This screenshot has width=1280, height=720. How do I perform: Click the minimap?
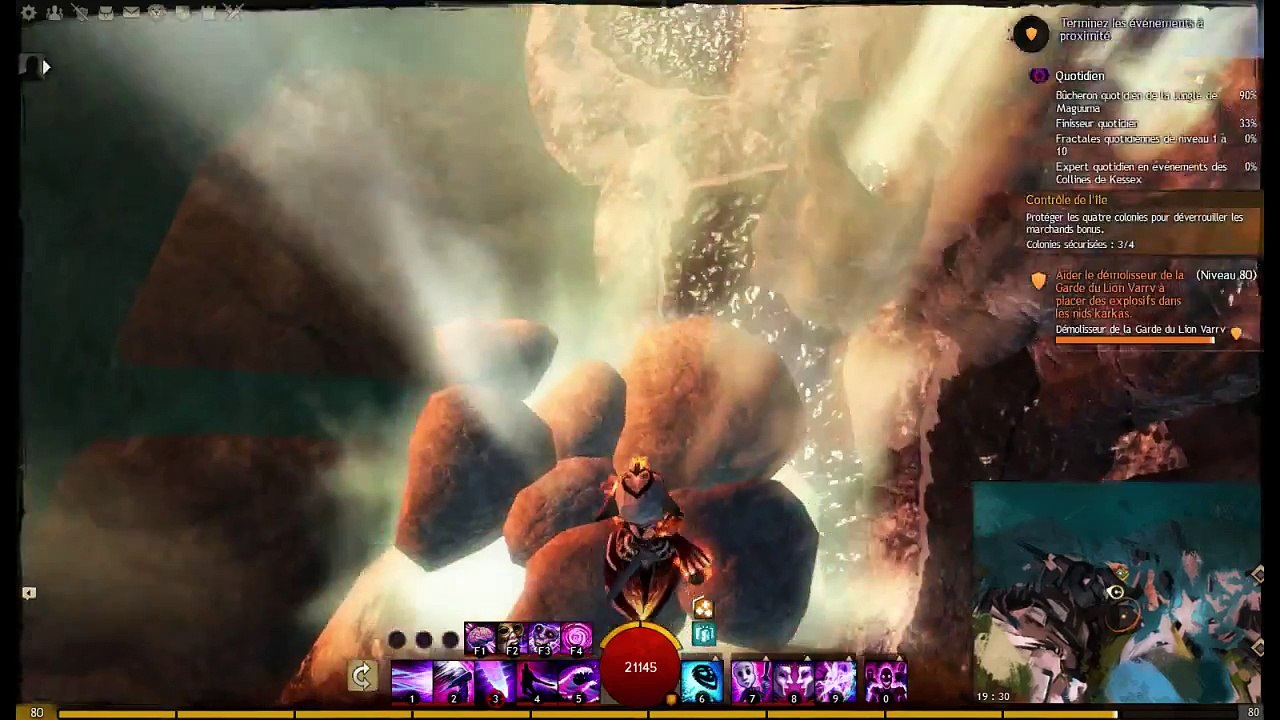click(x=1116, y=592)
